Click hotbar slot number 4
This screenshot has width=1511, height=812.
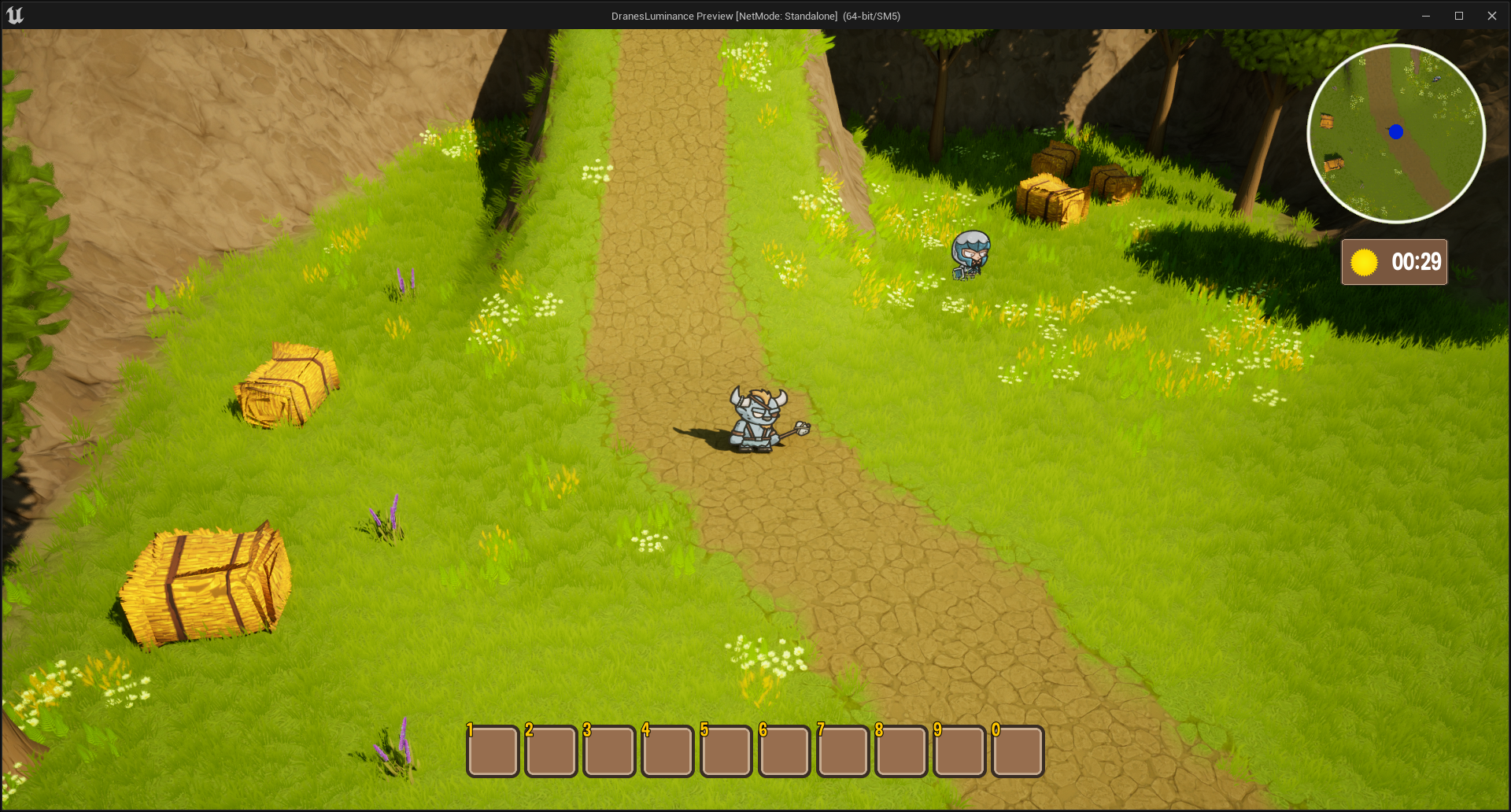pos(667,751)
